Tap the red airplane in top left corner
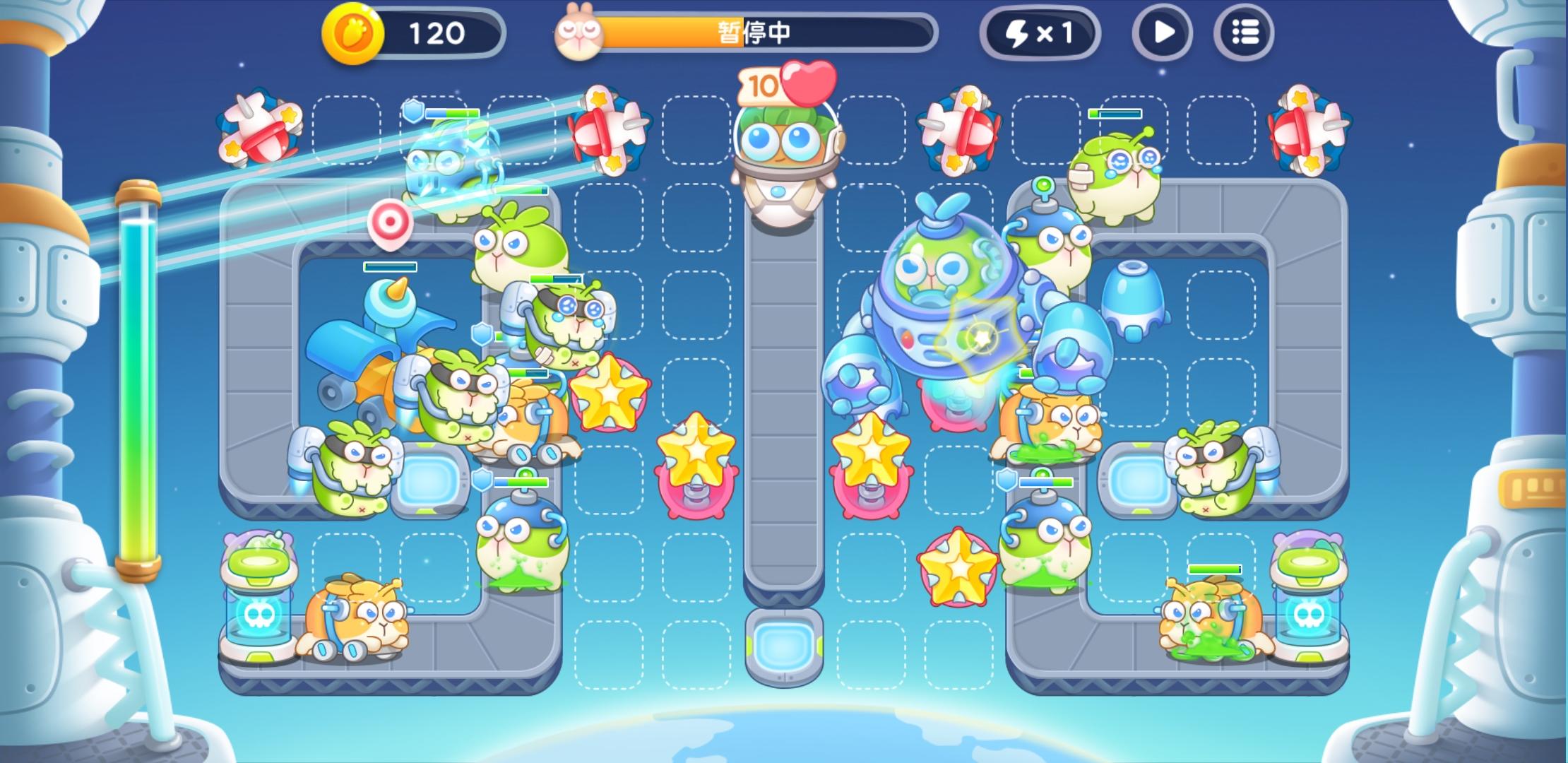Viewport: 1568px width, 763px height. 259,130
